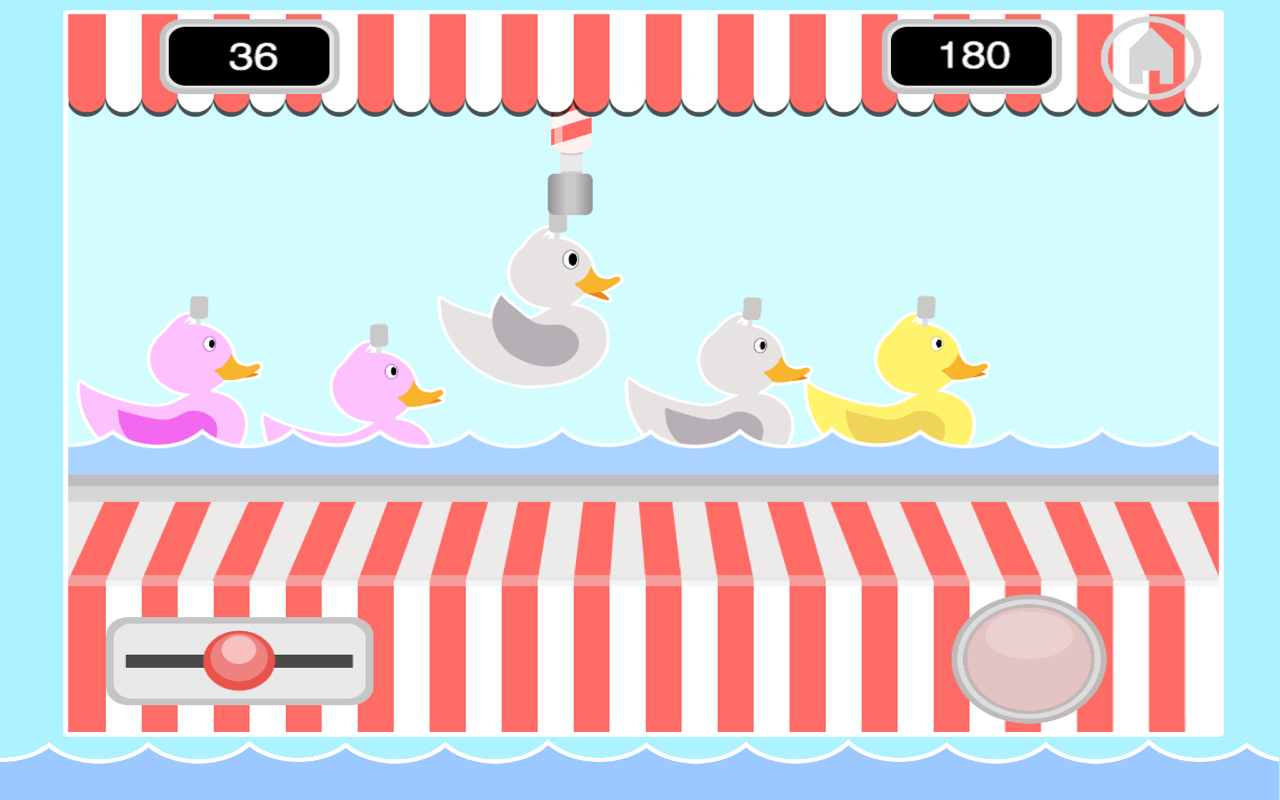Click the home icon in top right corner
The height and width of the screenshot is (800, 1280).
point(1152,55)
